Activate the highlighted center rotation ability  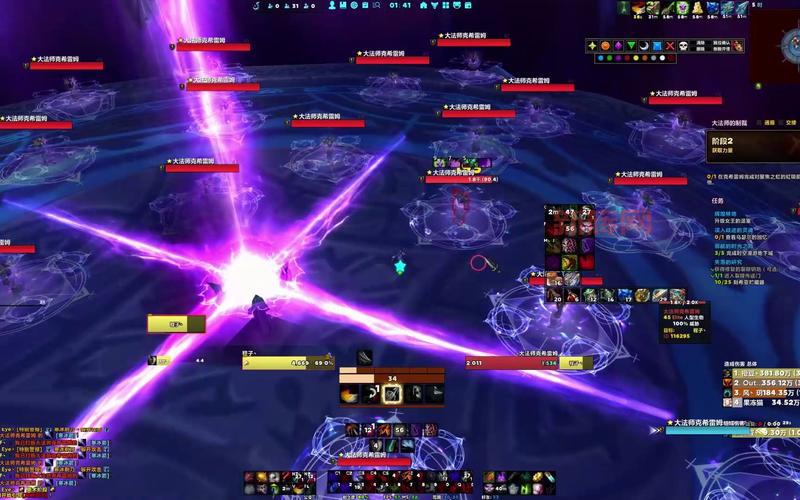(x=392, y=394)
